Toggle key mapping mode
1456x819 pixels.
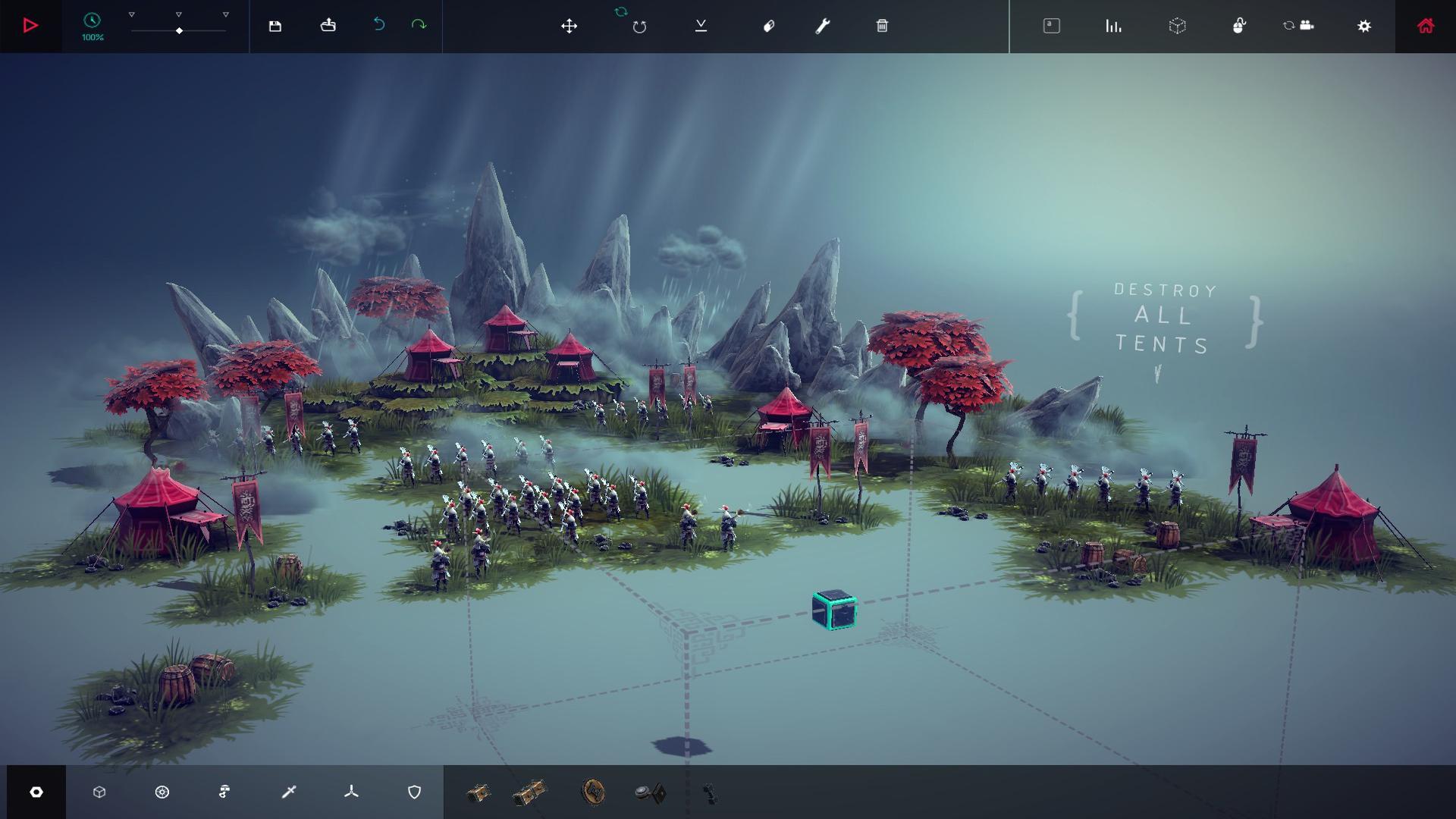[1050, 25]
